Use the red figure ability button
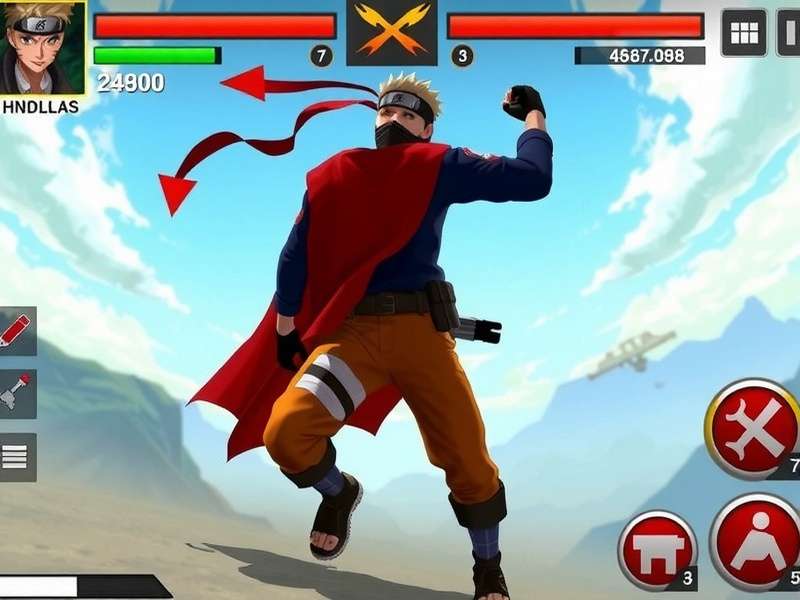The height and width of the screenshot is (600, 800). tap(757, 541)
